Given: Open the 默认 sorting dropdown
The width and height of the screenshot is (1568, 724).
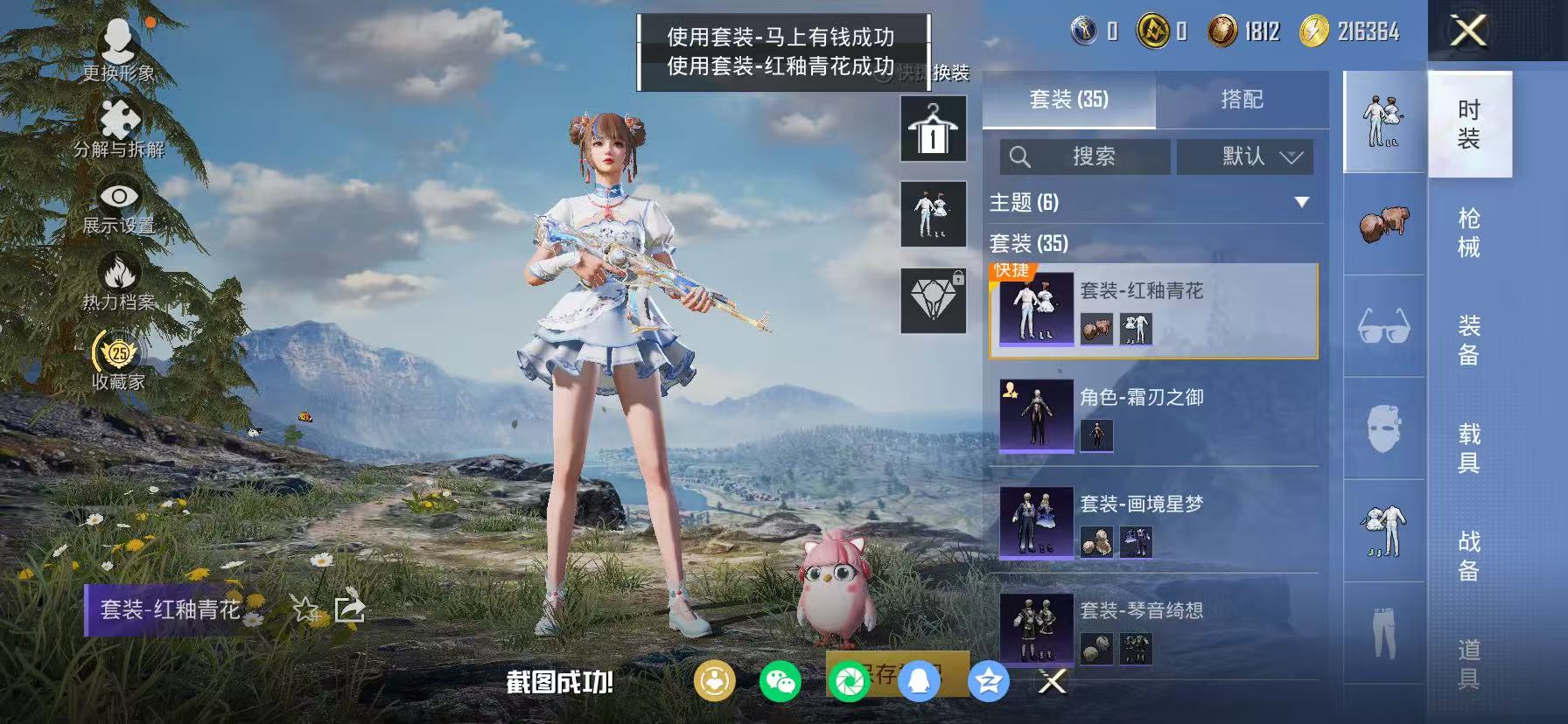Looking at the screenshot, I should (x=1243, y=157).
